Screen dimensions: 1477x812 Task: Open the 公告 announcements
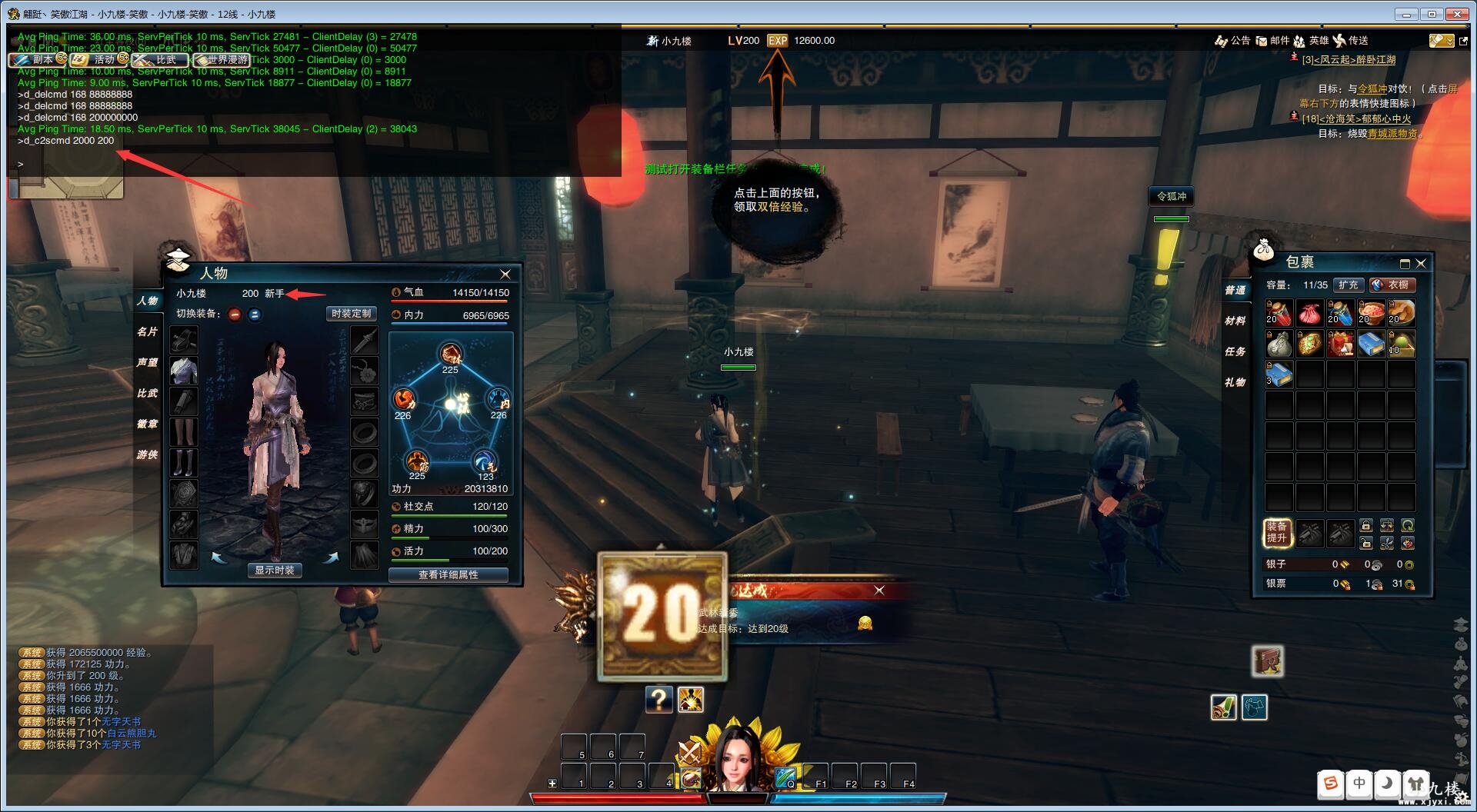click(x=1232, y=41)
